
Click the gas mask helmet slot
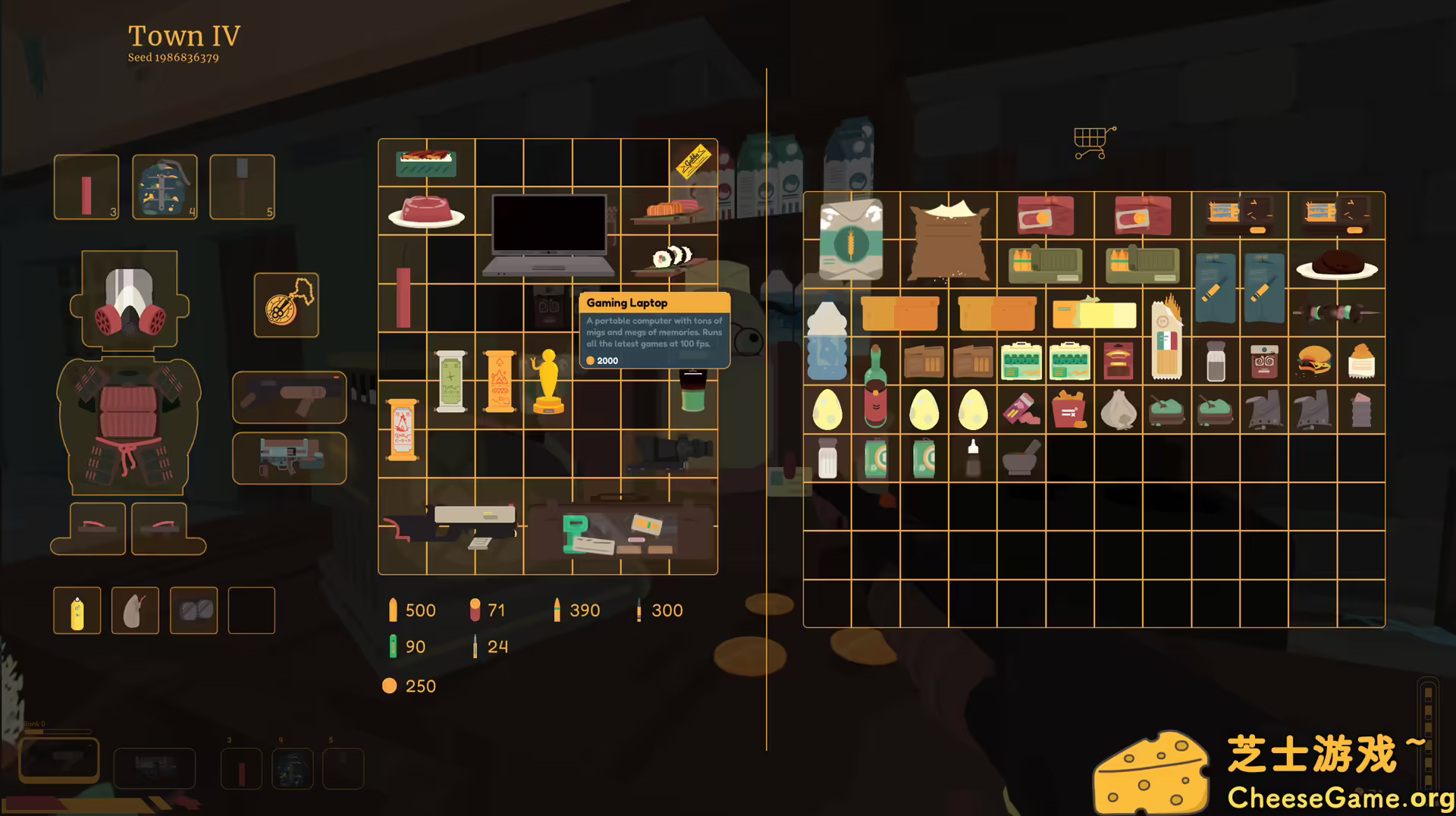tap(129, 301)
